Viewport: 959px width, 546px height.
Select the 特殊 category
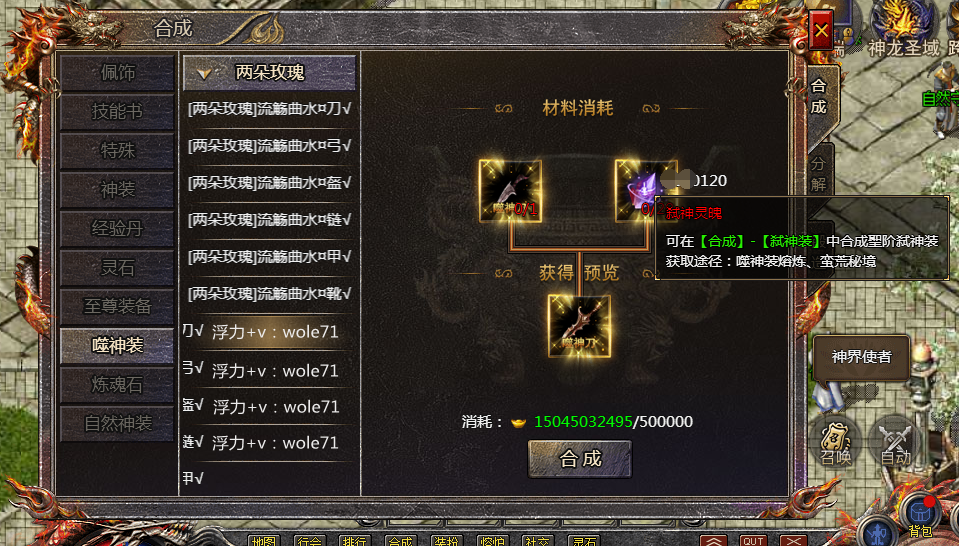point(117,151)
